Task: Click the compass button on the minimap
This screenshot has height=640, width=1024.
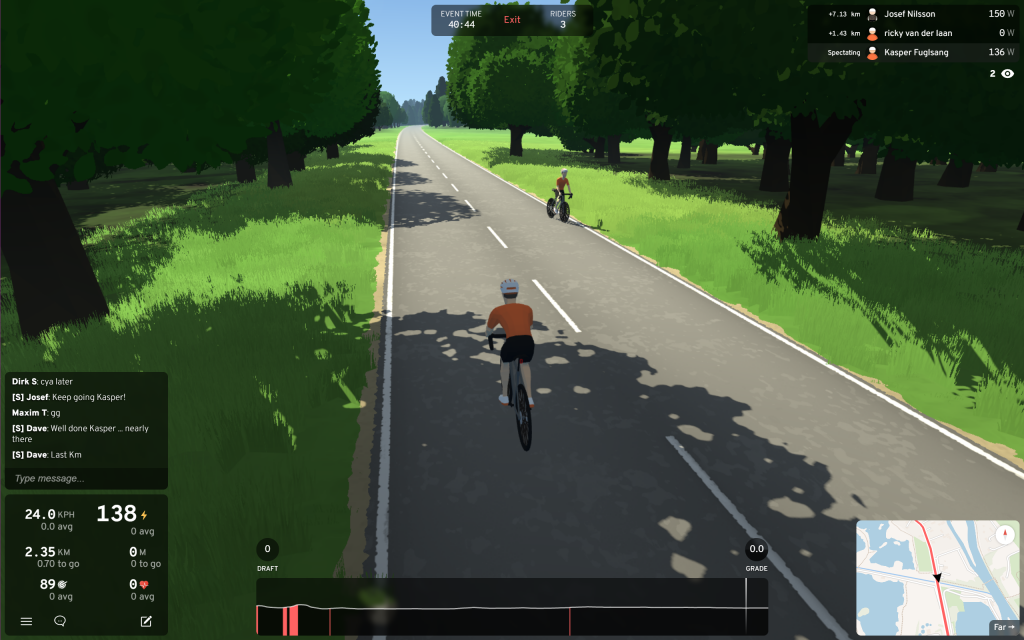Action: tap(1003, 536)
